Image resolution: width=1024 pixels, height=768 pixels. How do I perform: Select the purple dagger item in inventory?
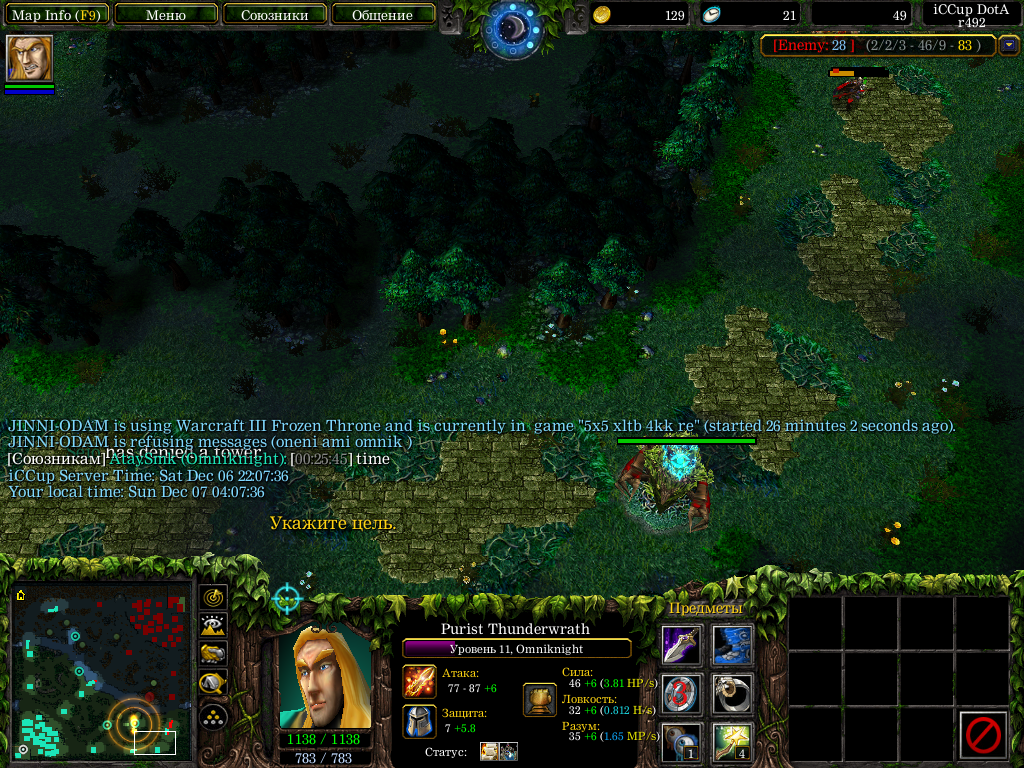(x=682, y=645)
